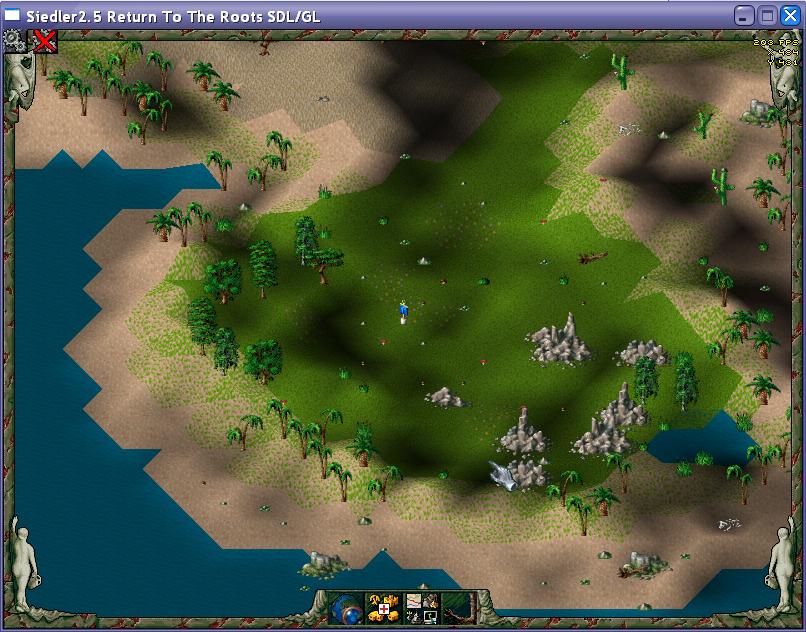Open the construction aid panel with map icons
806x632 pixels.
420,608
